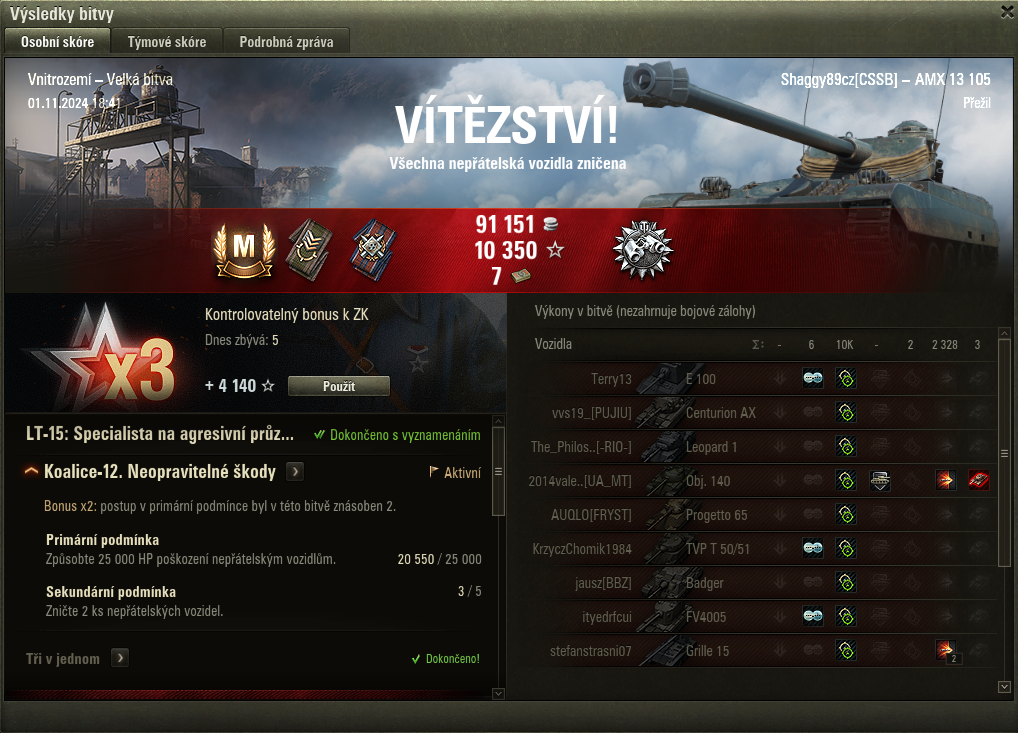Click the Vozidla column header
The width and height of the screenshot is (1018, 733).
pyautogui.click(x=553, y=345)
